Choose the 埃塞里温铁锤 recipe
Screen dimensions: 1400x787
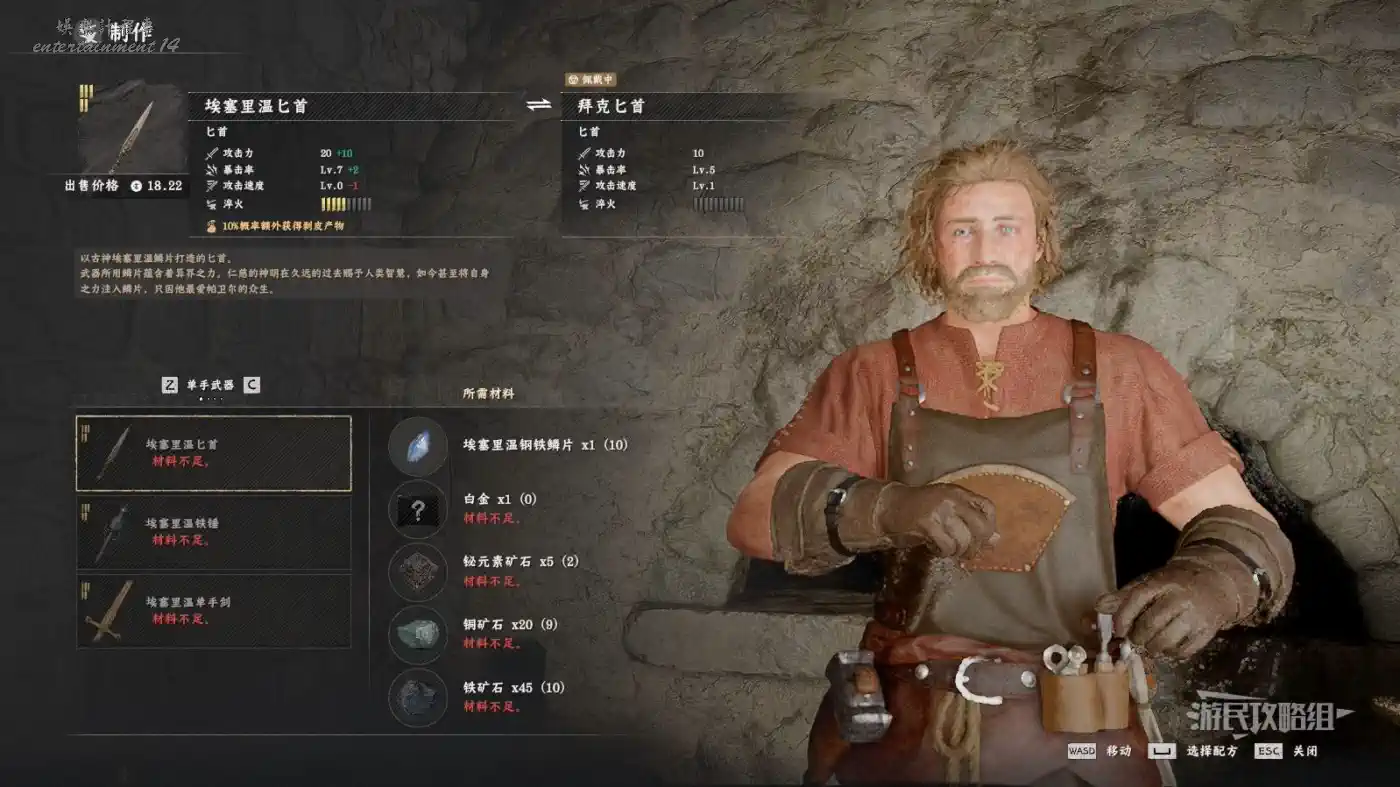[x=214, y=532]
